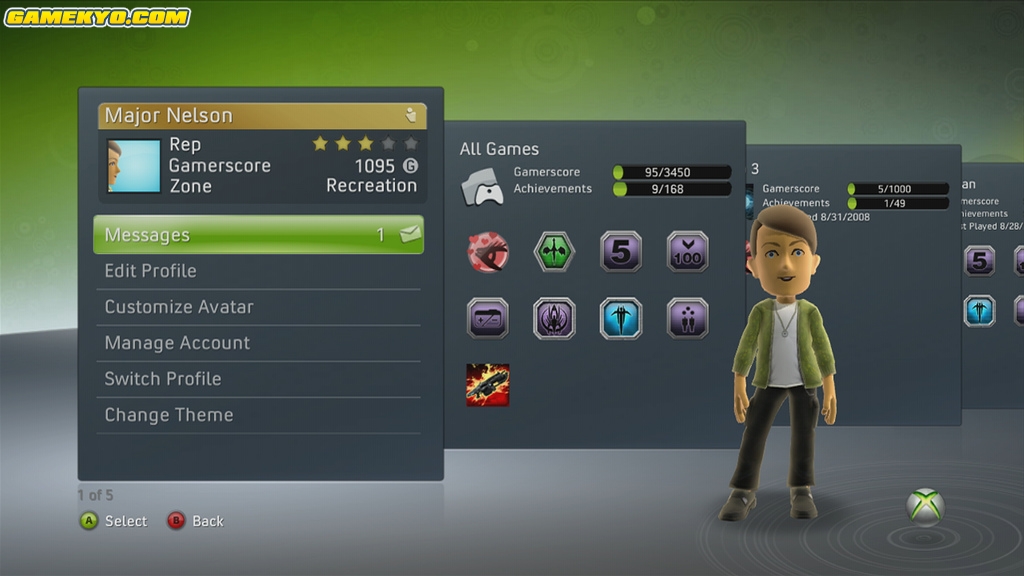Choose the number 5 achievement badge
Image resolution: width=1024 pixels, height=576 pixels.
621,251
